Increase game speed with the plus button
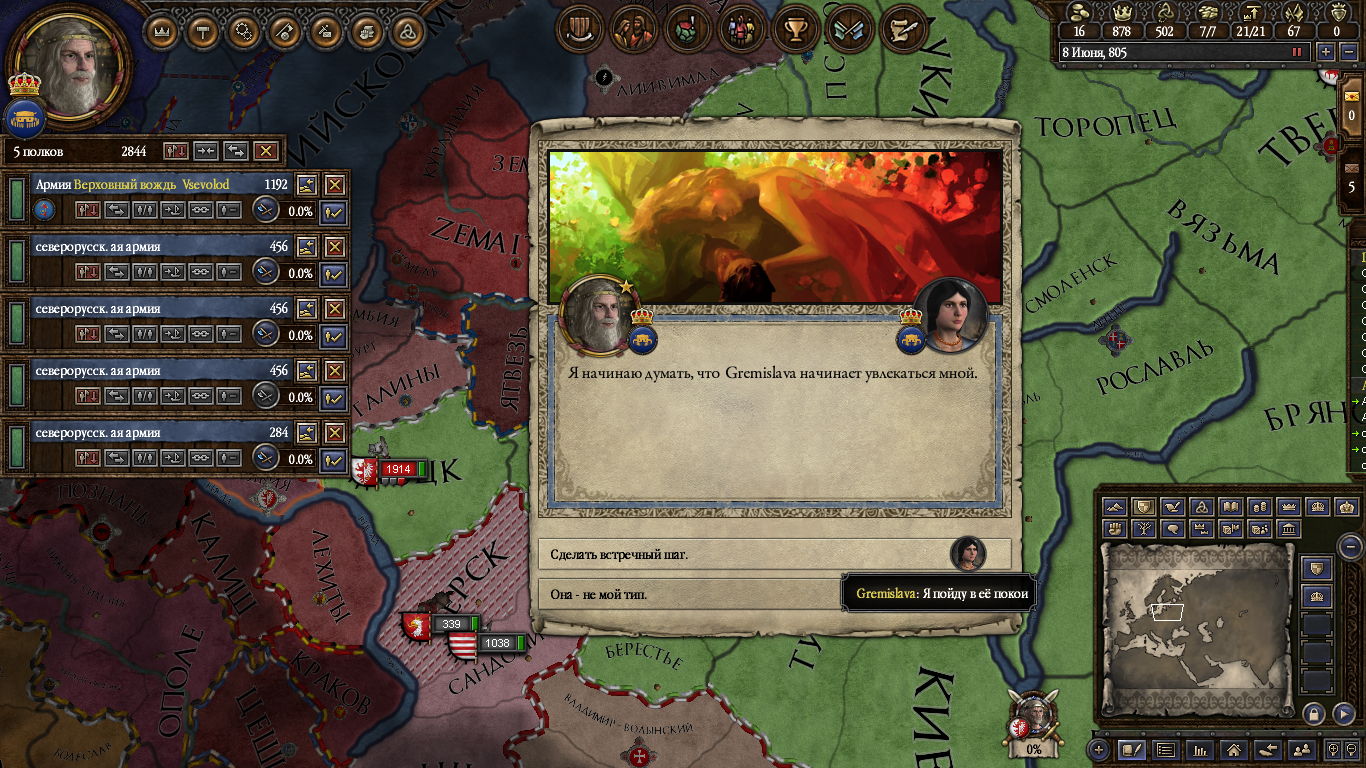The width and height of the screenshot is (1366, 768). click(1326, 52)
